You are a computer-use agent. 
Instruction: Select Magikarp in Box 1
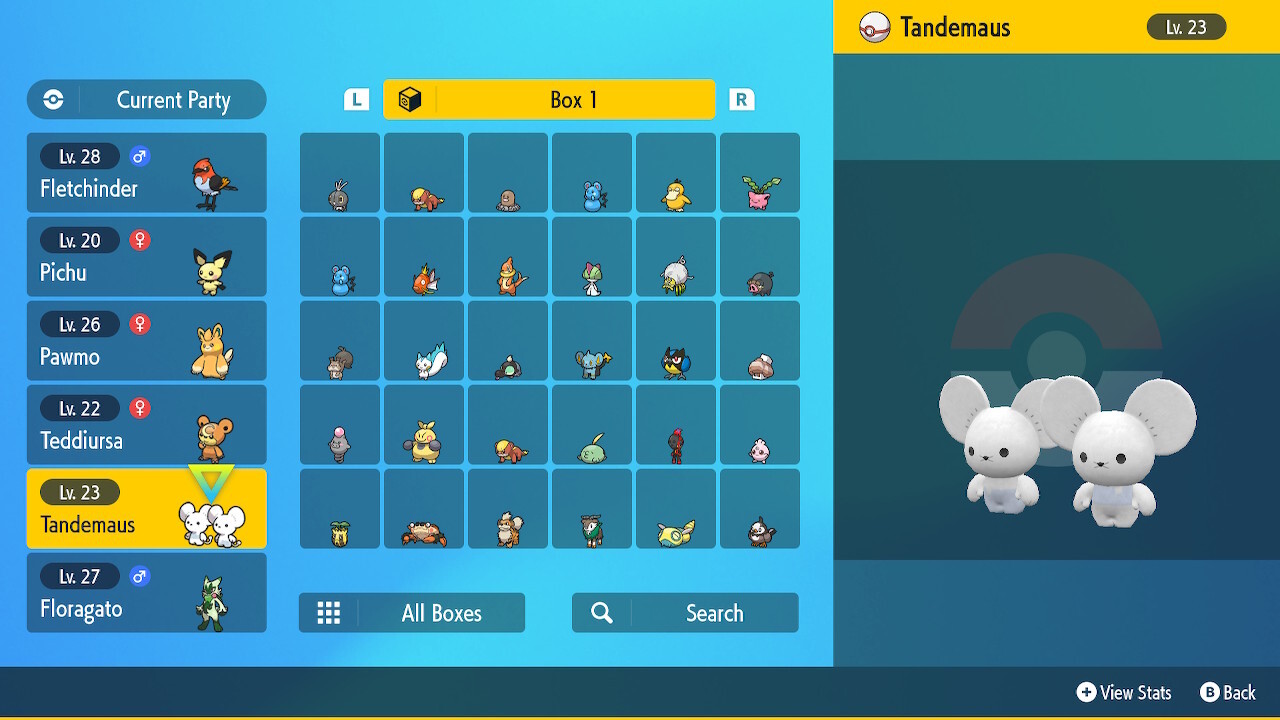pos(423,256)
